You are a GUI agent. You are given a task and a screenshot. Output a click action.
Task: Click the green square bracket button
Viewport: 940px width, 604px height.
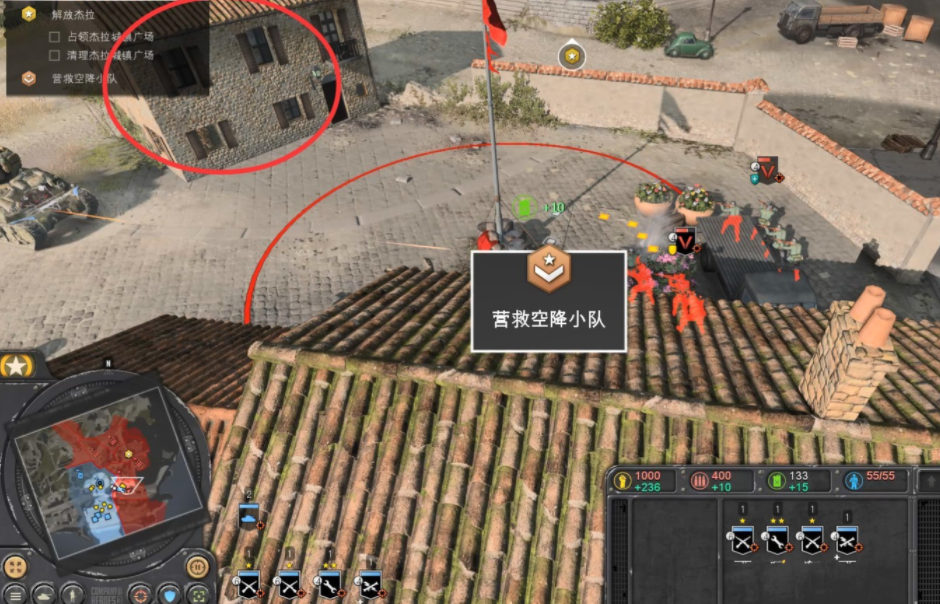(199, 596)
